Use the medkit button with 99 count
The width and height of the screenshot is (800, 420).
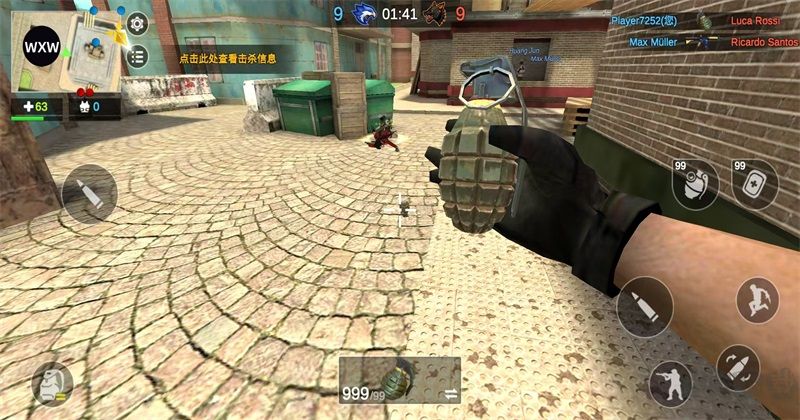754,184
